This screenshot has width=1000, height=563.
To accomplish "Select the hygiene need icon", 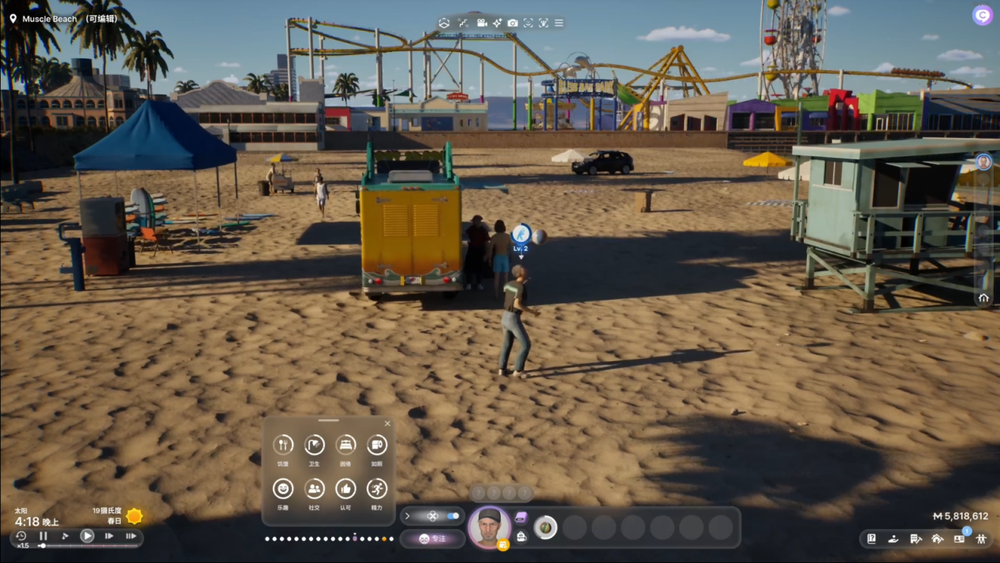I will (314, 445).
